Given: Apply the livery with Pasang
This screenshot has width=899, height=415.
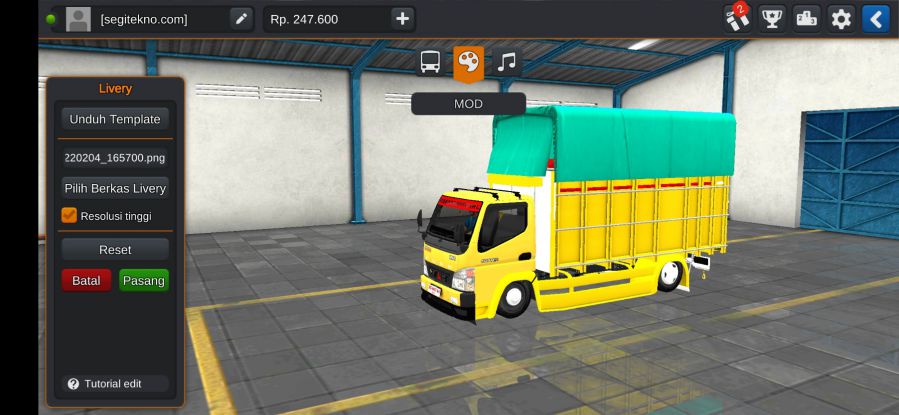Looking at the screenshot, I should coord(144,281).
